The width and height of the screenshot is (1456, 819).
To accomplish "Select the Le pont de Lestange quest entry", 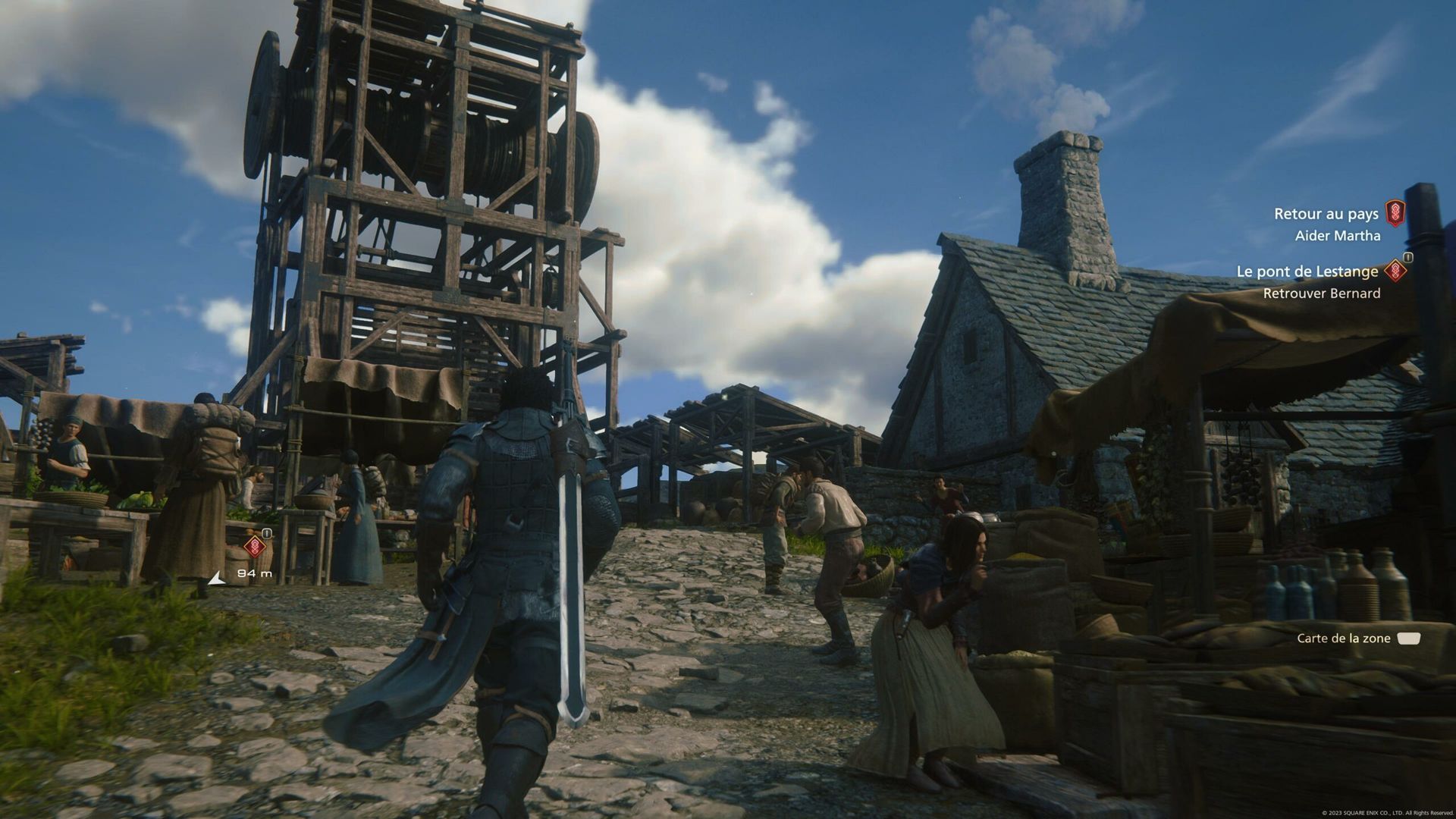I will pyautogui.click(x=1307, y=271).
